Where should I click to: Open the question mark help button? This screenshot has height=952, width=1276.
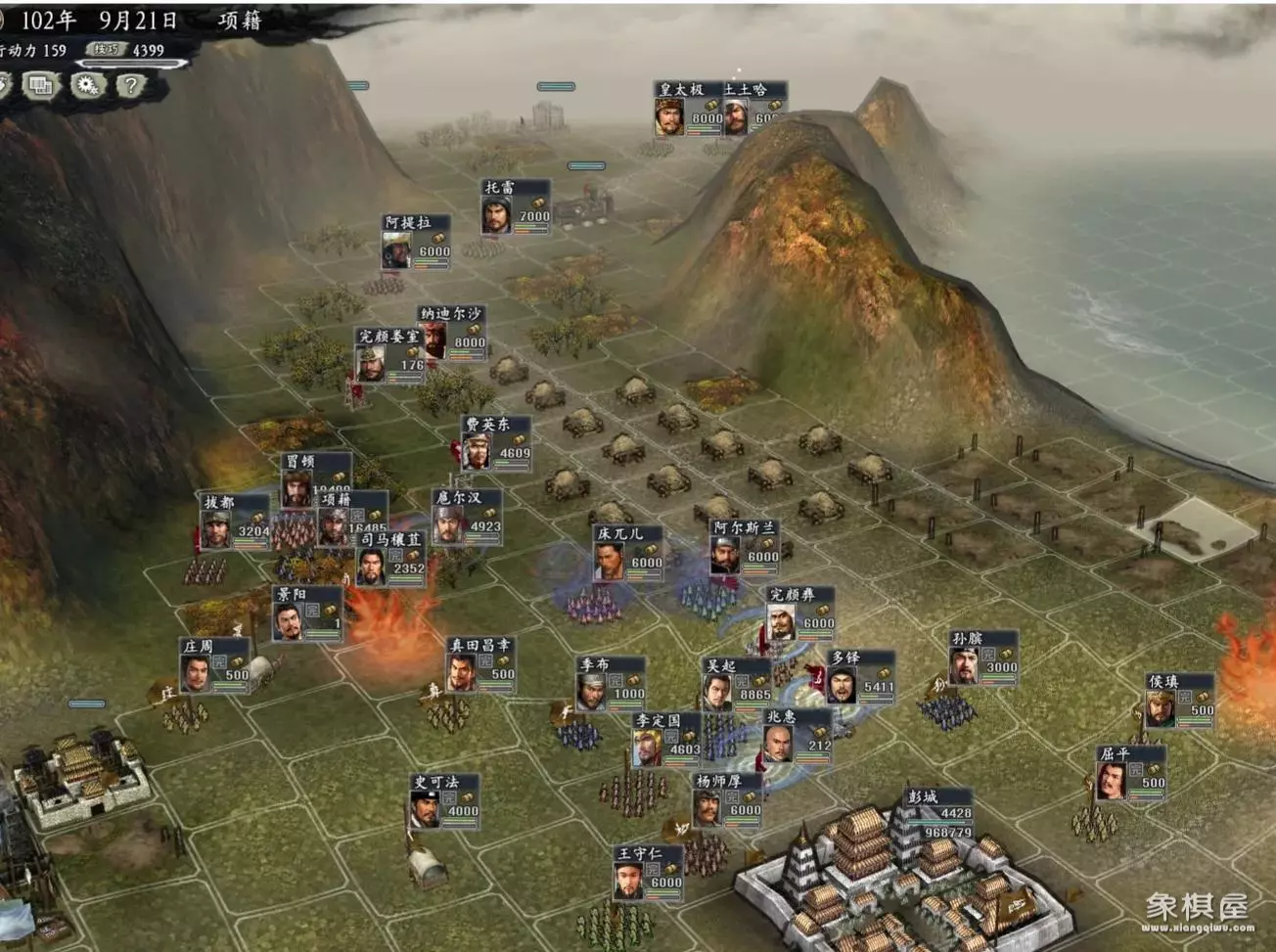[130, 86]
